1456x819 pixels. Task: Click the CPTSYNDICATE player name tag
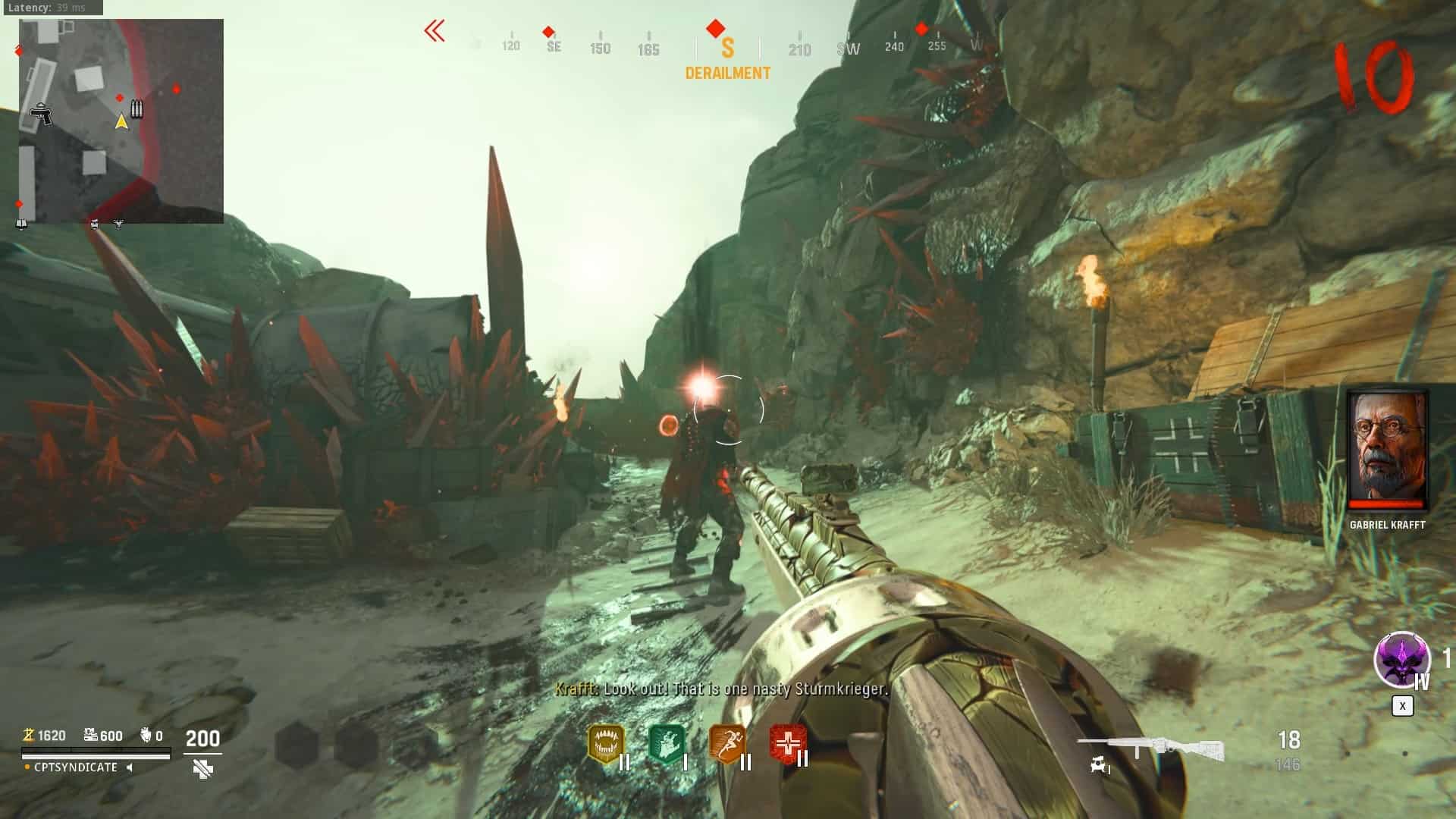click(x=76, y=767)
